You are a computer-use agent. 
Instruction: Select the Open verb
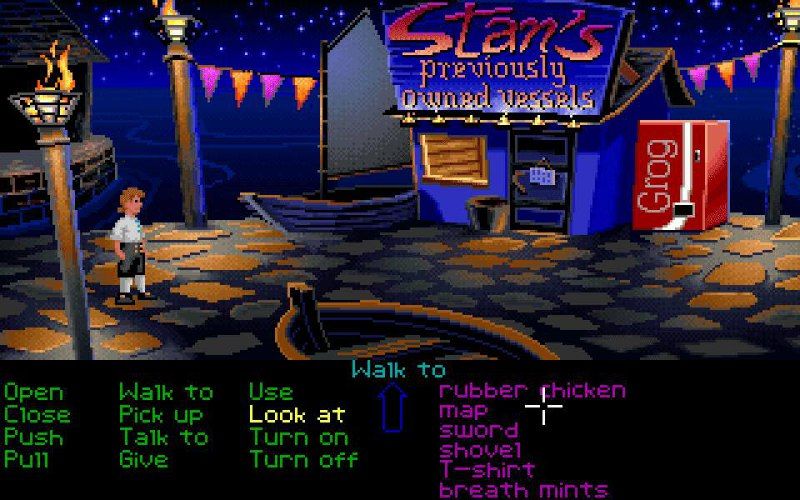pyautogui.click(x=33, y=392)
